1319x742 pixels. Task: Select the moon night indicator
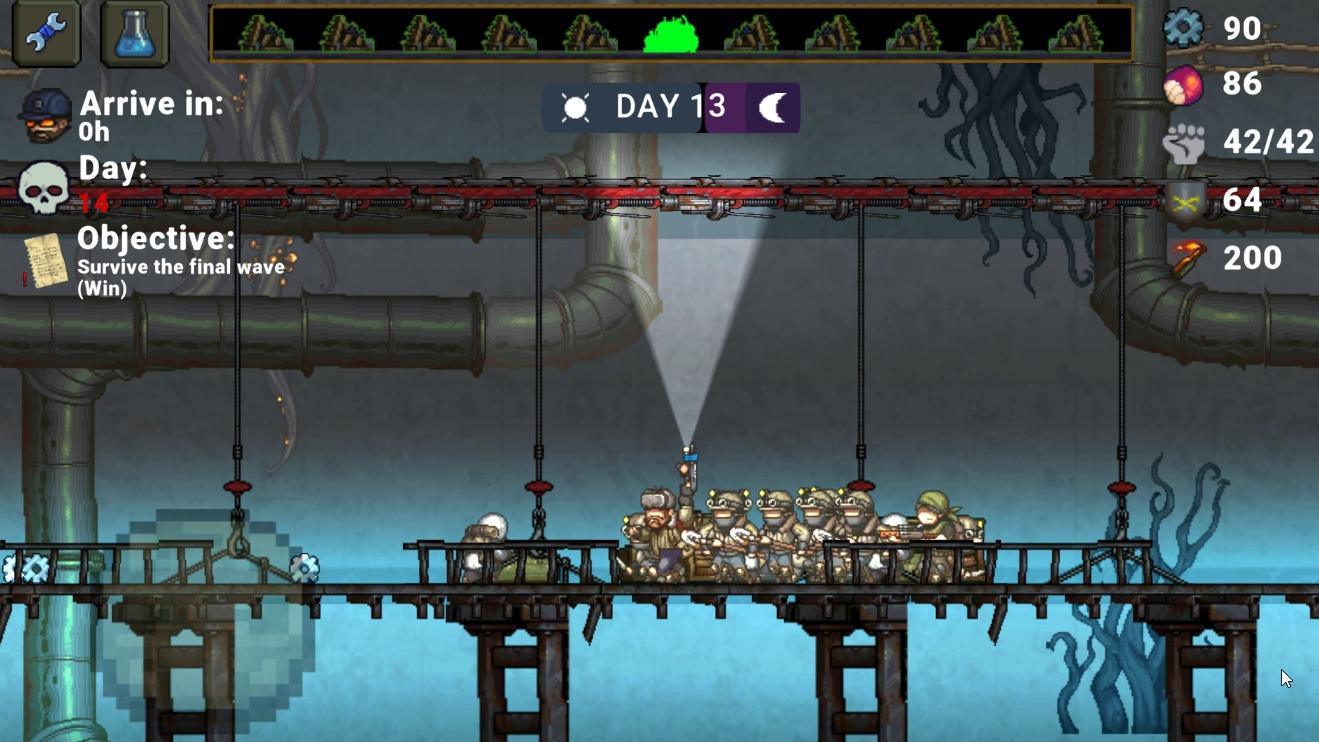coord(773,108)
